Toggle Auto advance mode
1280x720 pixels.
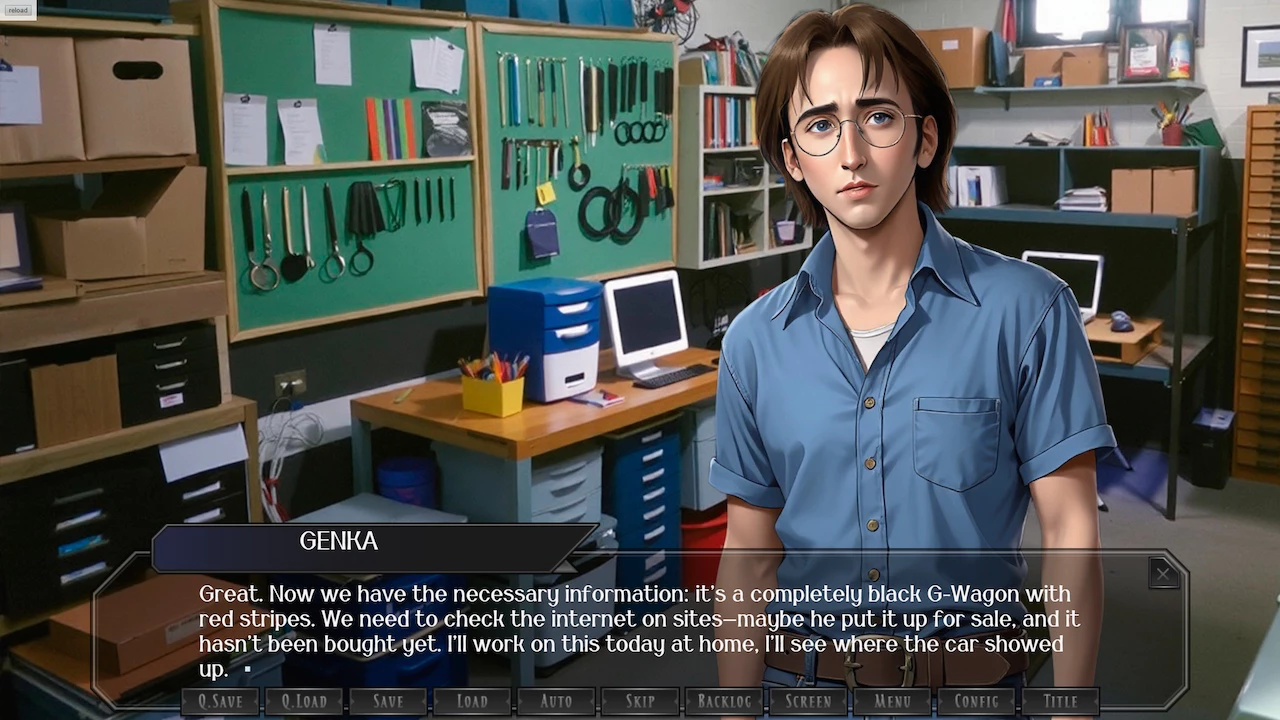[x=556, y=701]
